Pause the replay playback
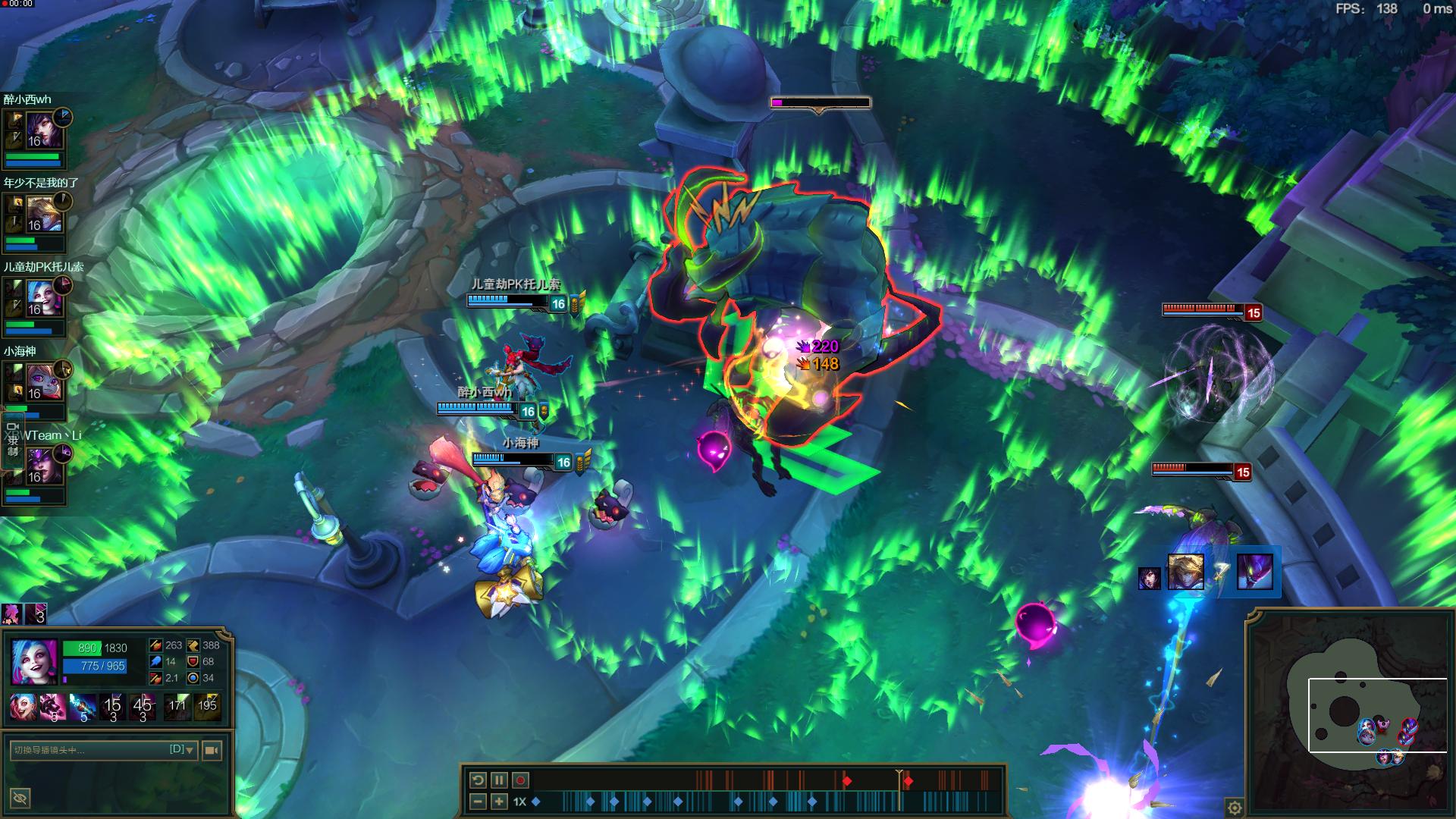 tap(499, 780)
